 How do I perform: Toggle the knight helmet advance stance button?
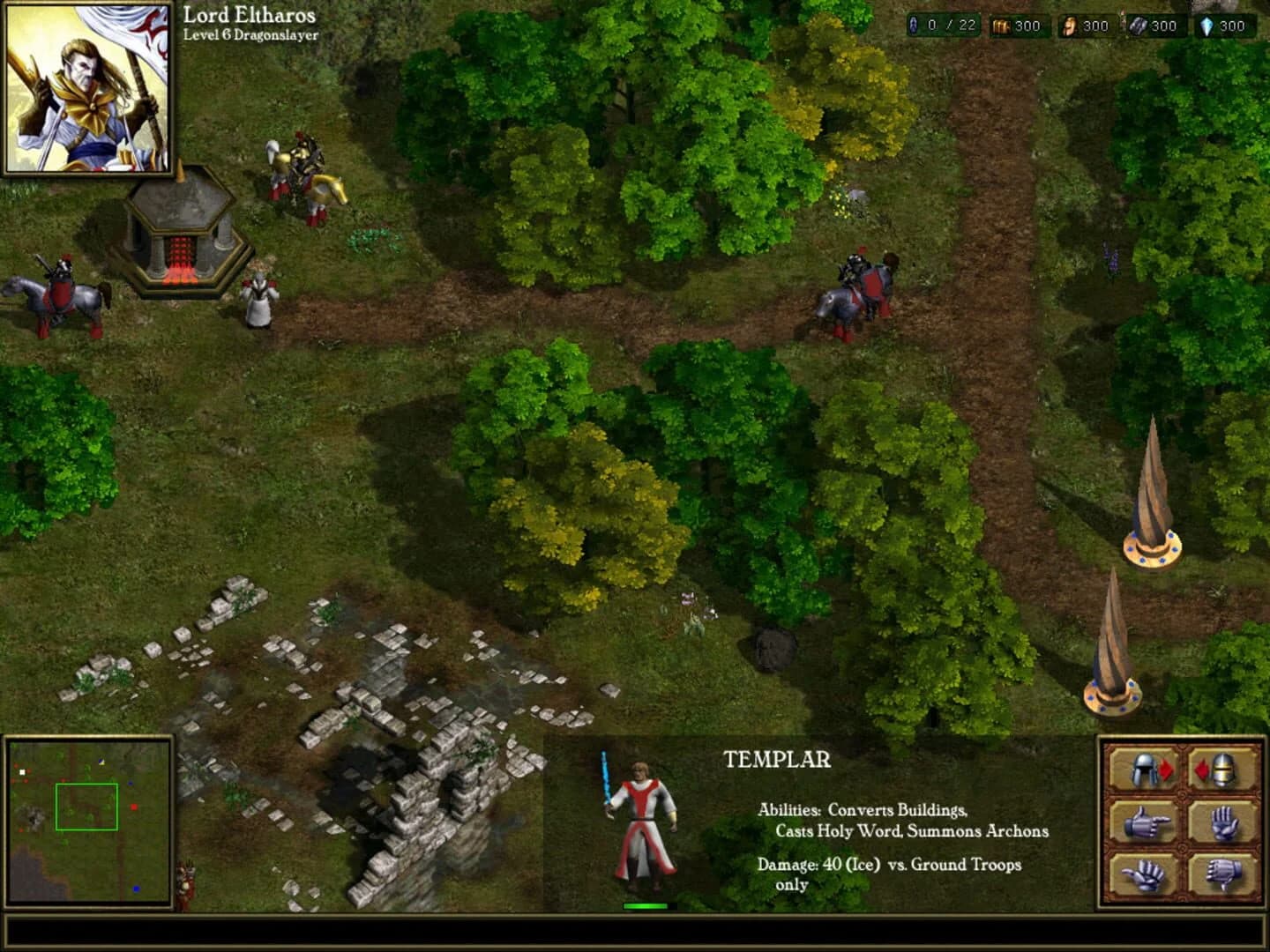point(1222,770)
